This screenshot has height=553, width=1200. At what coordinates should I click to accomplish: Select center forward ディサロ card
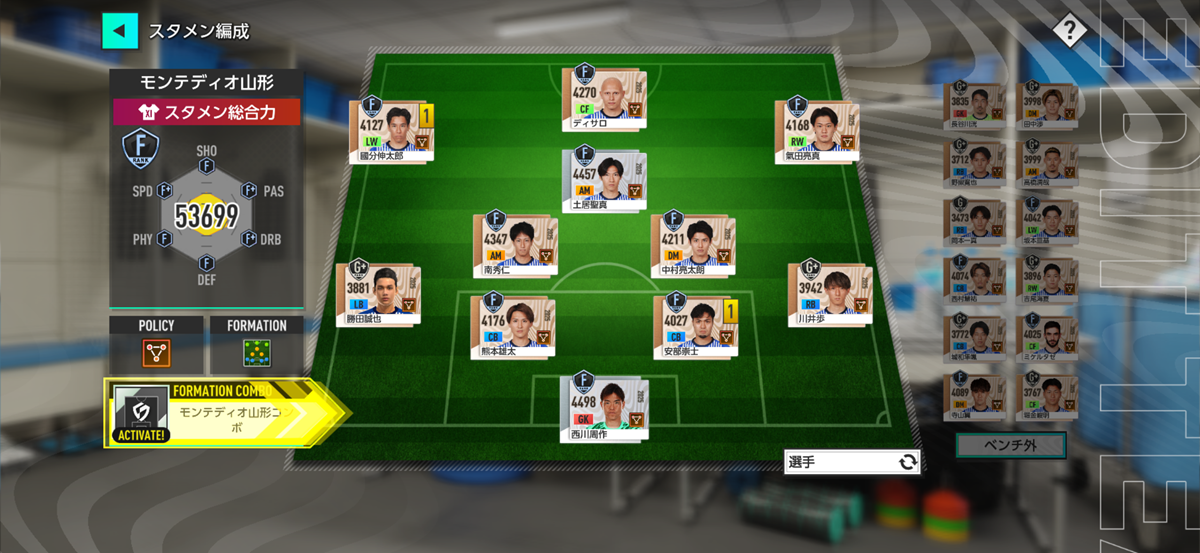pyautogui.click(x=603, y=100)
